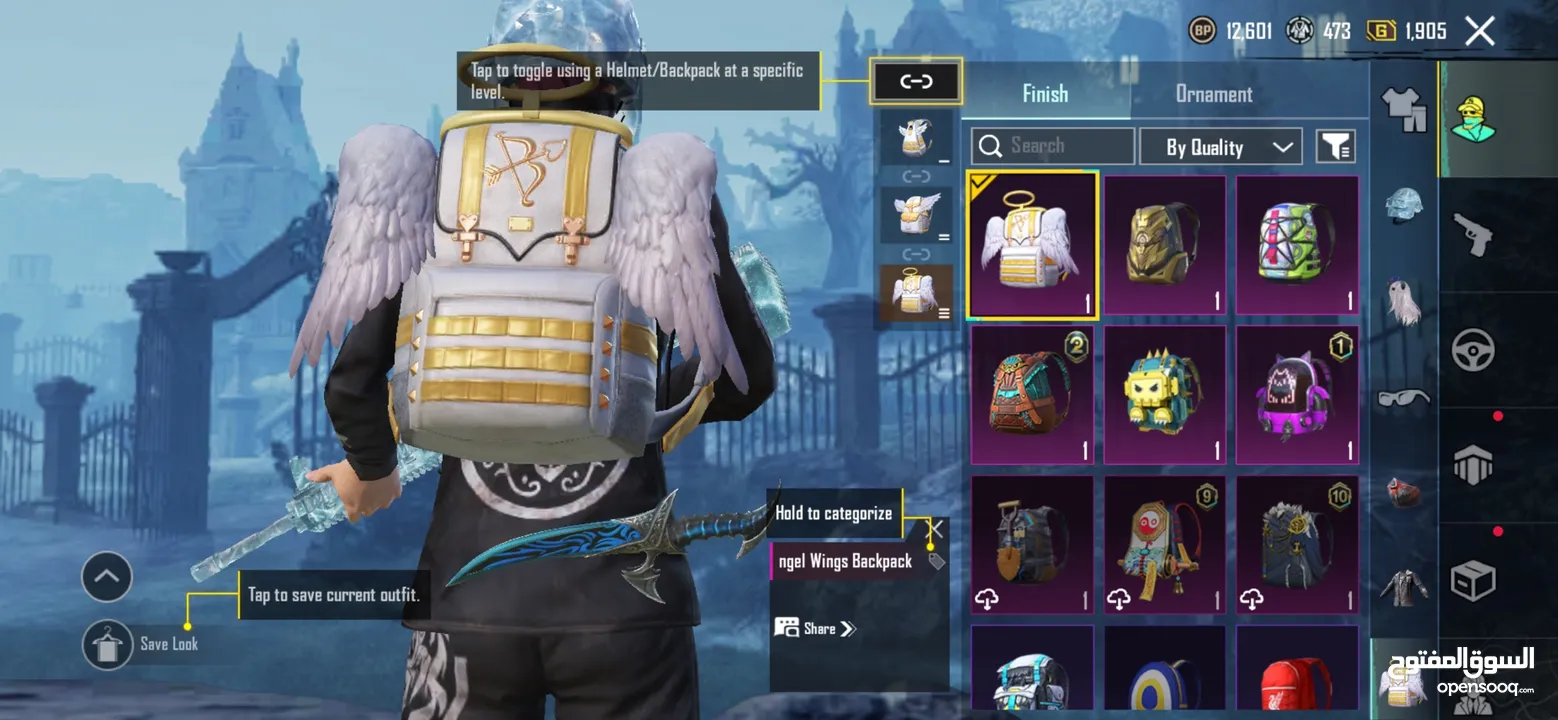Open the By Quality sort dropdown
This screenshot has height=720, width=1558.
click(x=1220, y=147)
